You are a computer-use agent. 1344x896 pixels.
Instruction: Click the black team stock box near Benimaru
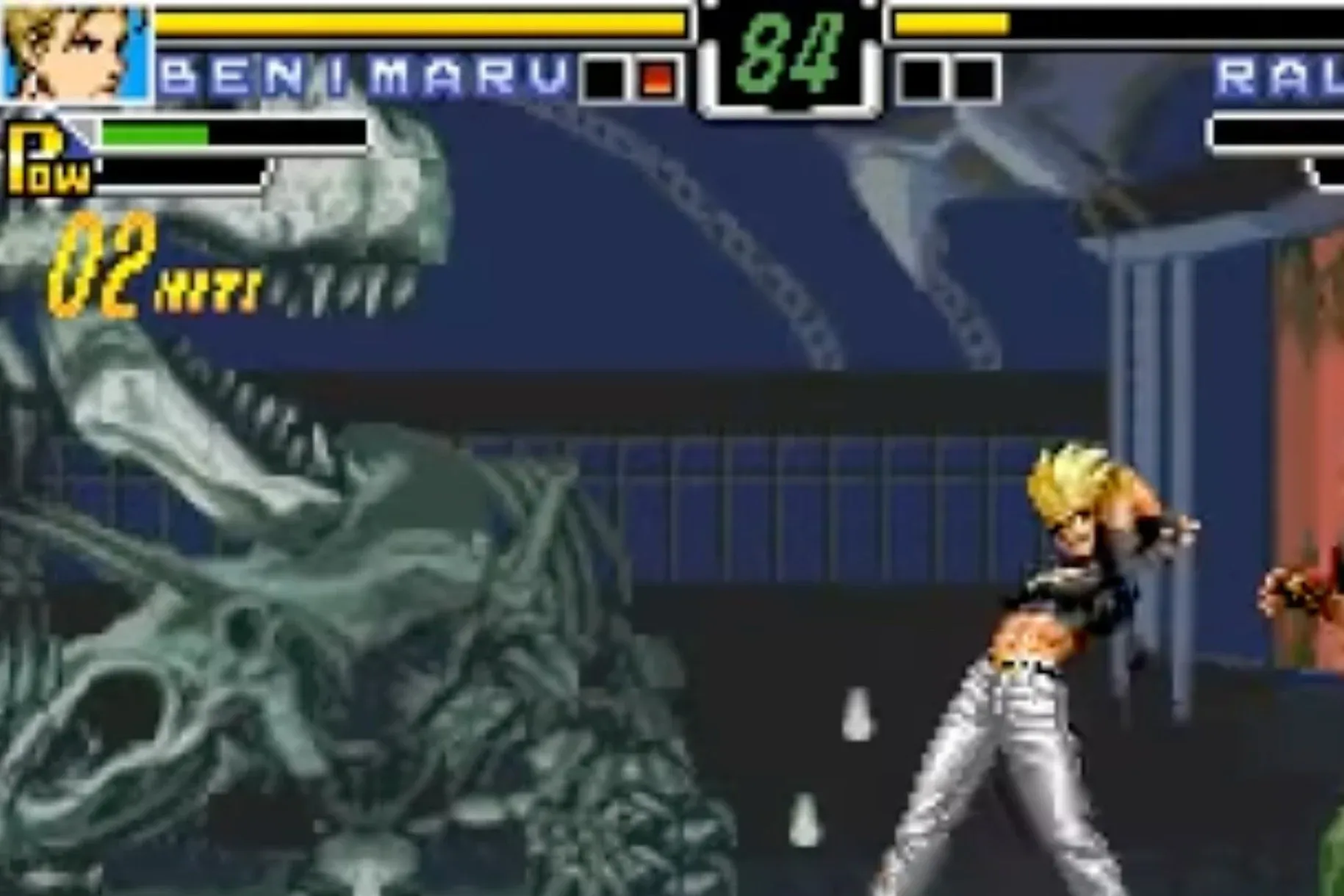pos(603,77)
